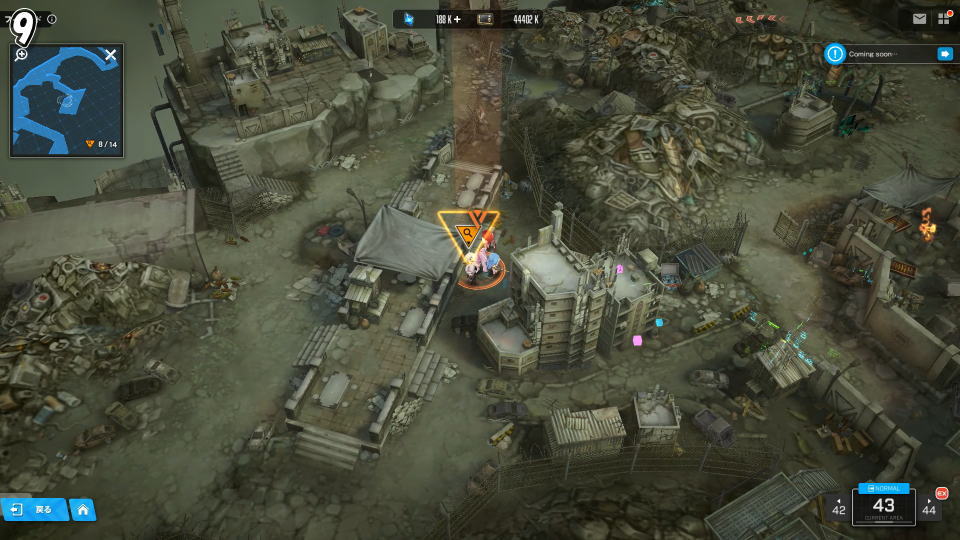This screenshot has width=960, height=540.
Task: Add more blue crystal currency with the plus
Action: [x=457, y=19]
